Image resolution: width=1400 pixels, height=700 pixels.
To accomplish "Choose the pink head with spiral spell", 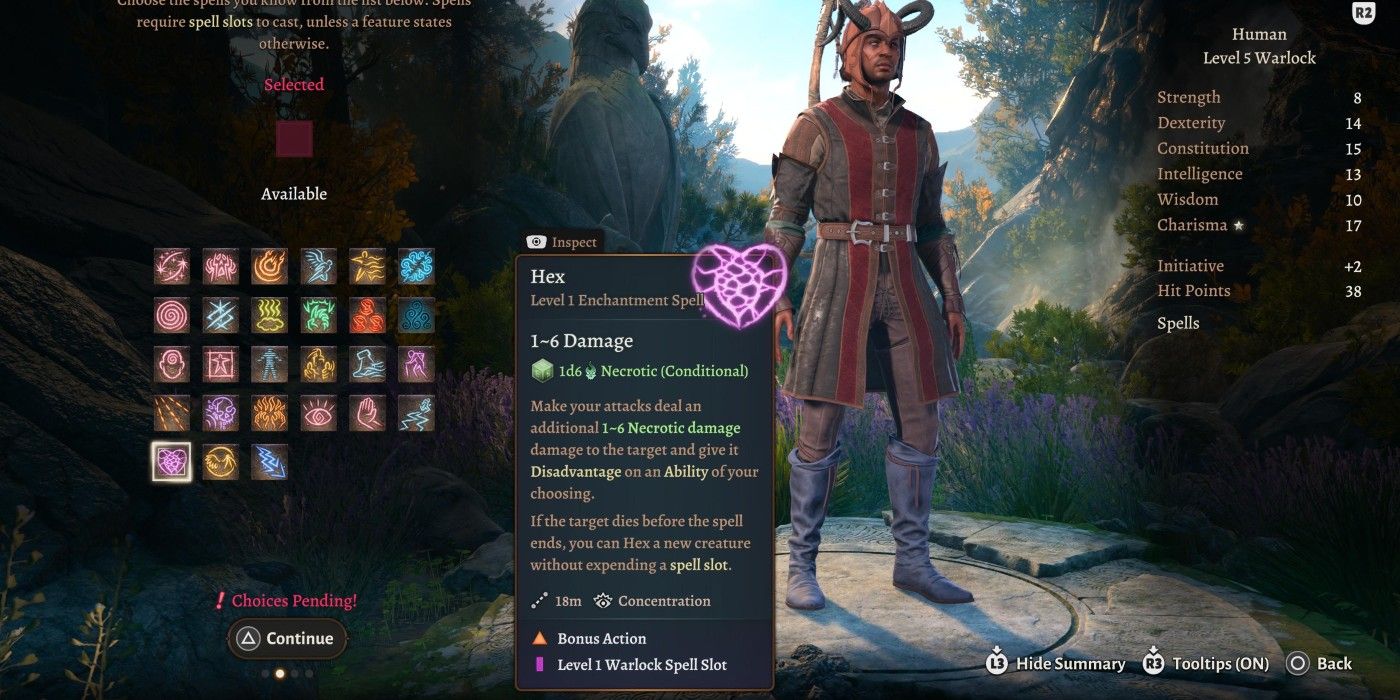I will 172,364.
